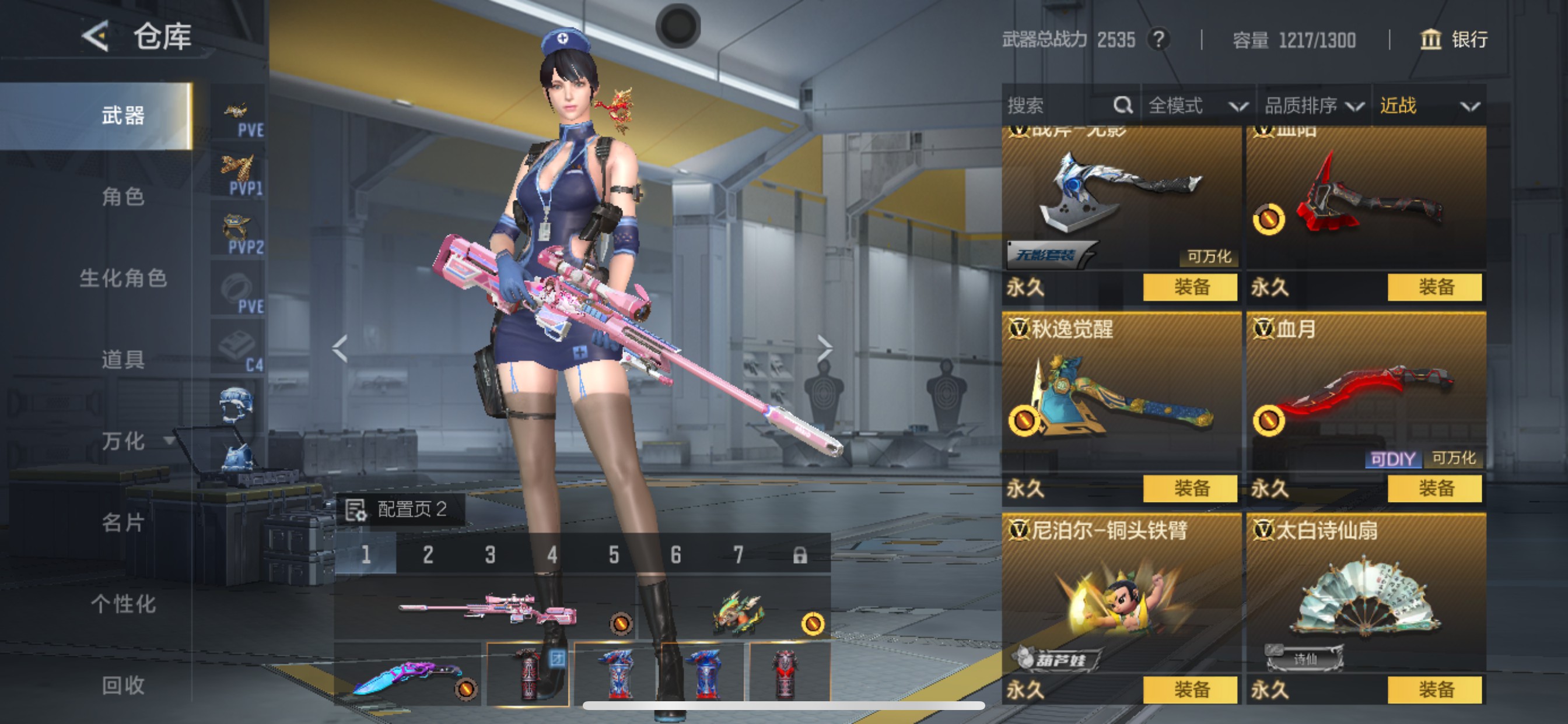The height and width of the screenshot is (724, 1568).
Task: Go back from the 仓库 warehouse screen
Action: point(96,37)
